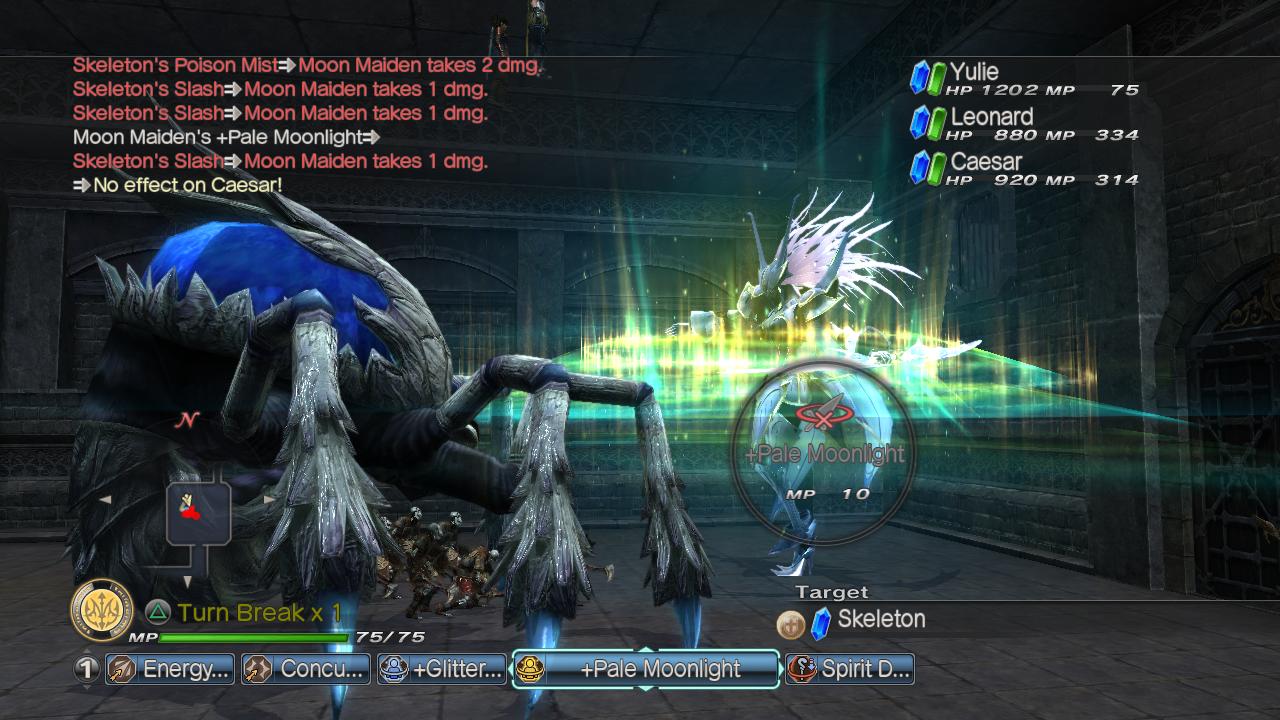Click the Skeleton target entry
The width and height of the screenshot is (1280, 720).
(868, 621)
